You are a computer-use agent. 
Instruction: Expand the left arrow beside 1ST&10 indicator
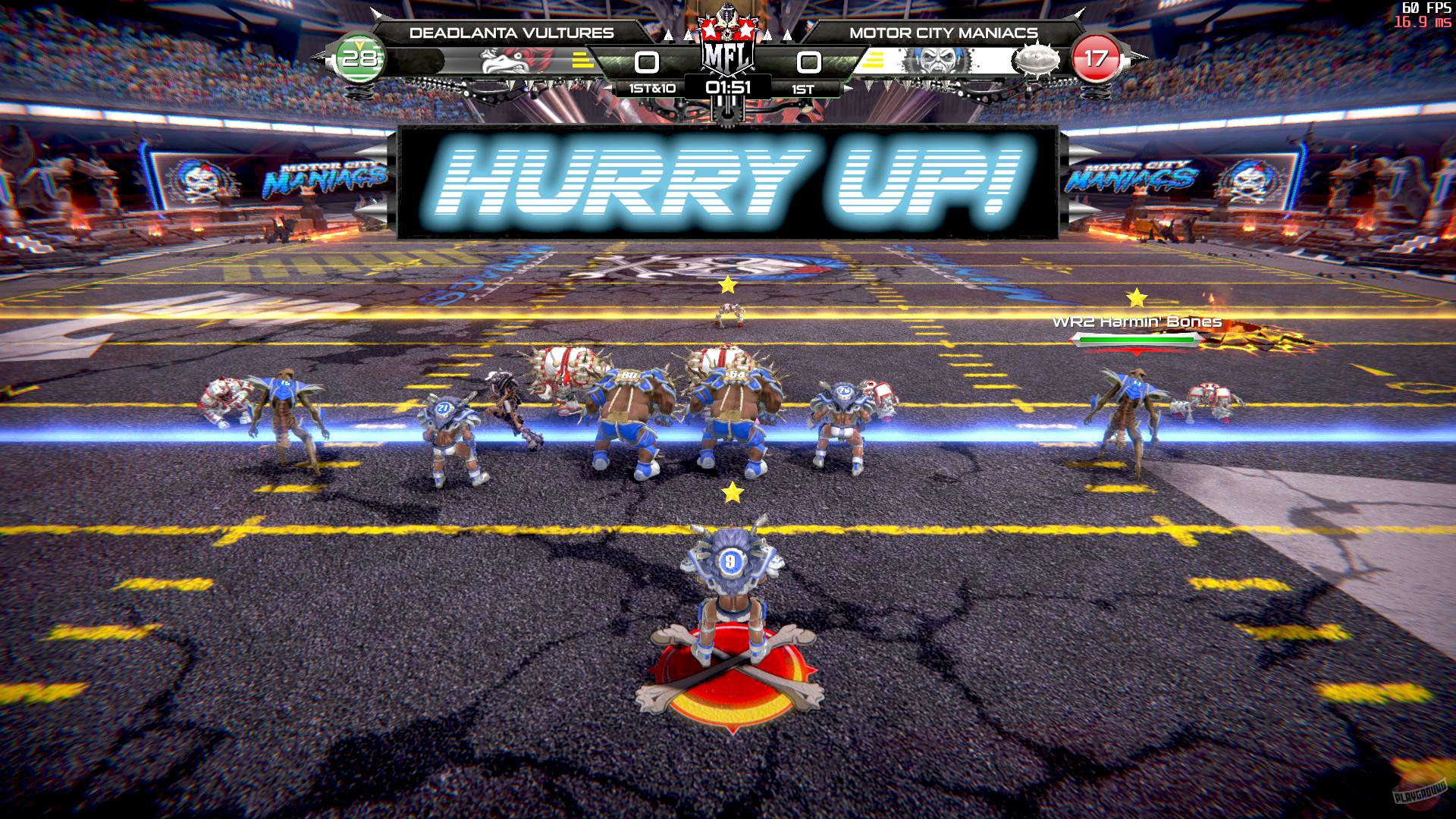click(x=608, y=89)
